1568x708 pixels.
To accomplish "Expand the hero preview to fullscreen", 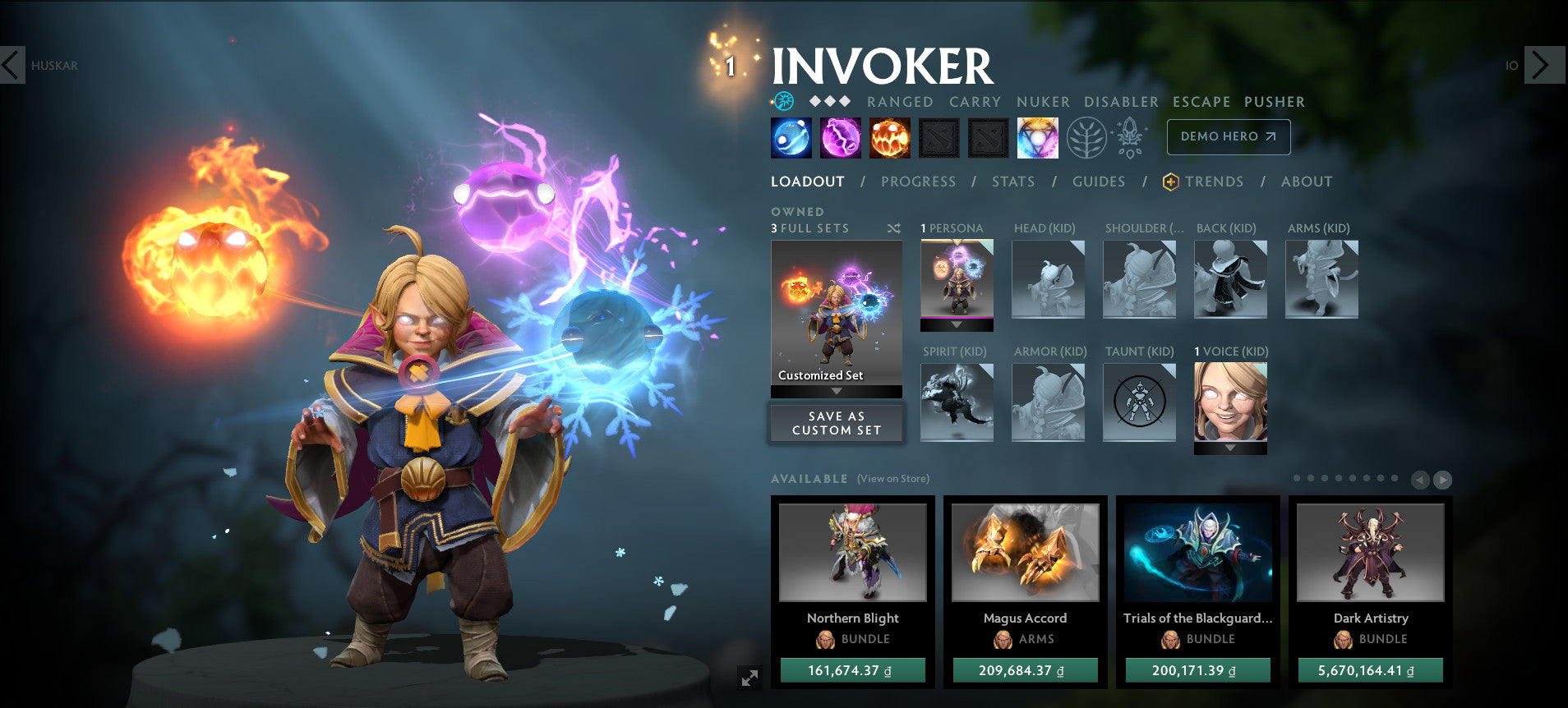I will [x=748, y=678].
